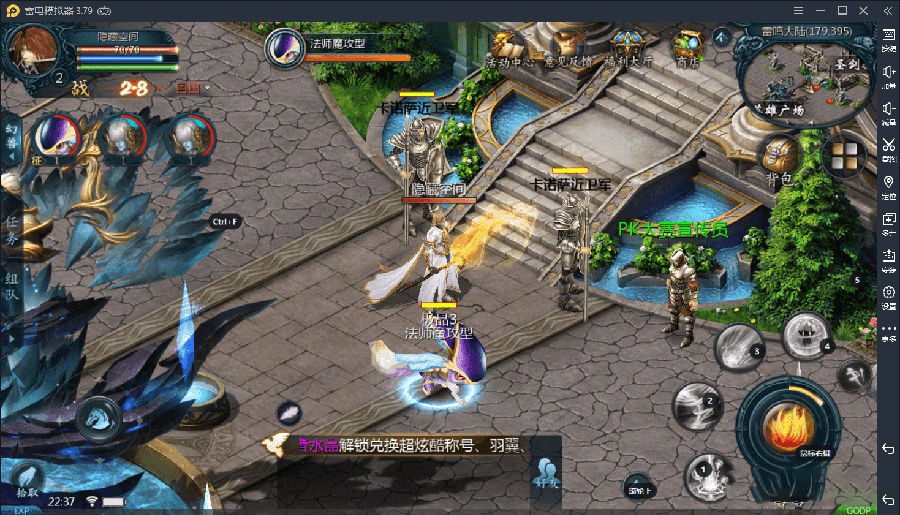Activate skill number 4
900x515 pixels.
[x=806, y=335]
